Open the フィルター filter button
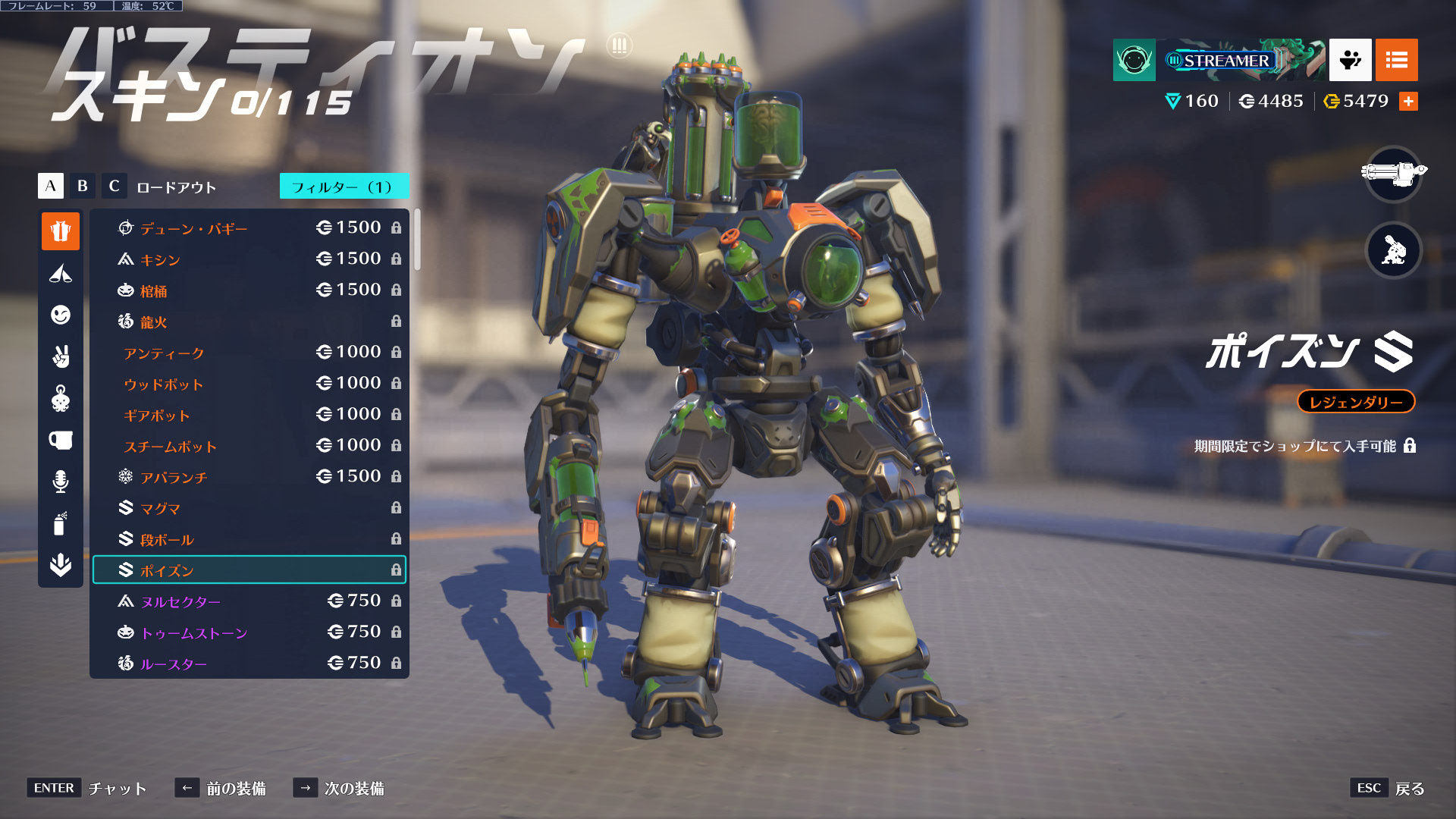1456x819 pixels. point(344,187)
